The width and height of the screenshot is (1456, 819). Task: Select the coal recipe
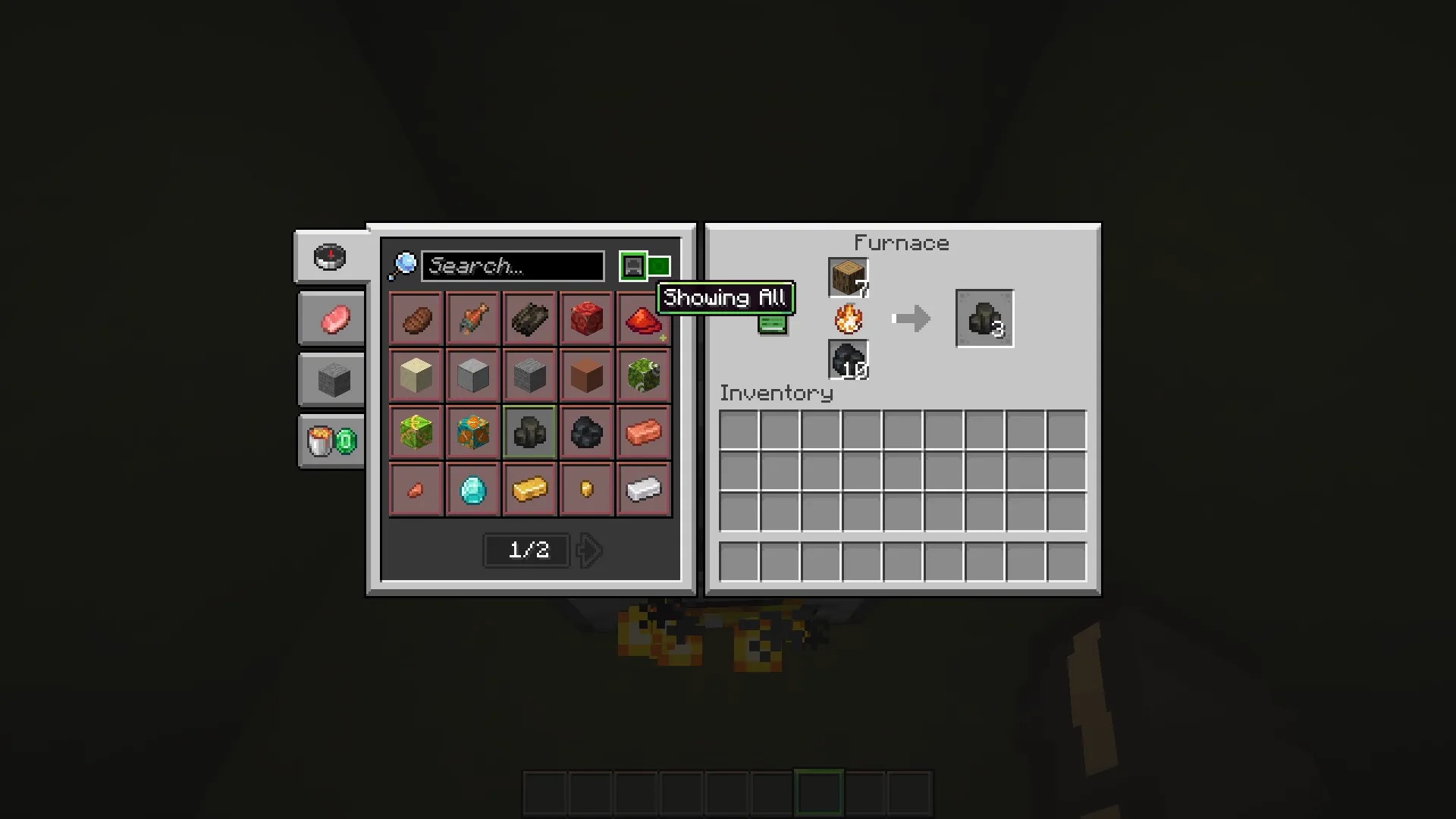pyautogui.click(x=586, y=432)
